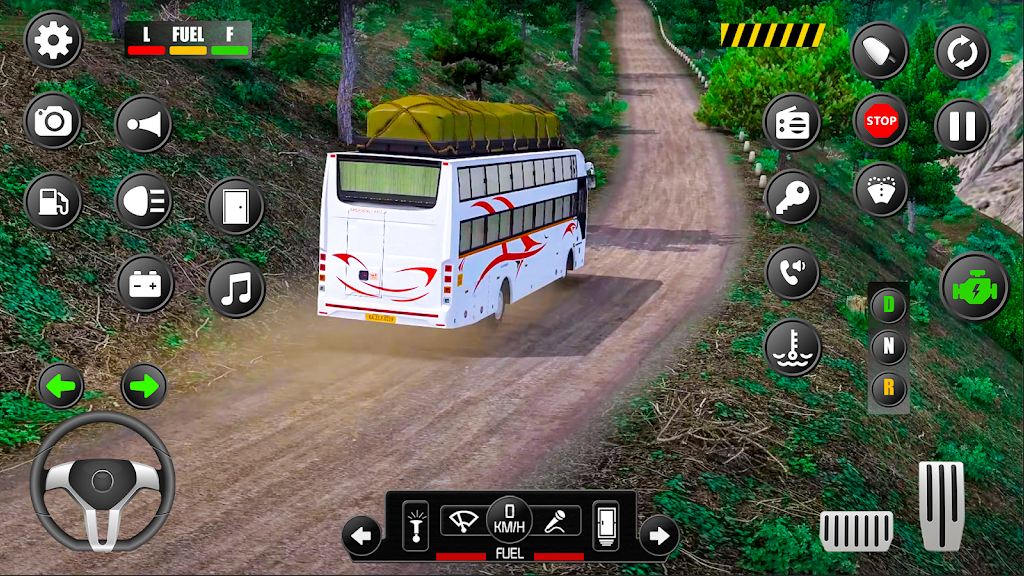Hit the red STOP button
The width and height of the screenshot is (1024, 576).
(880, 122)
